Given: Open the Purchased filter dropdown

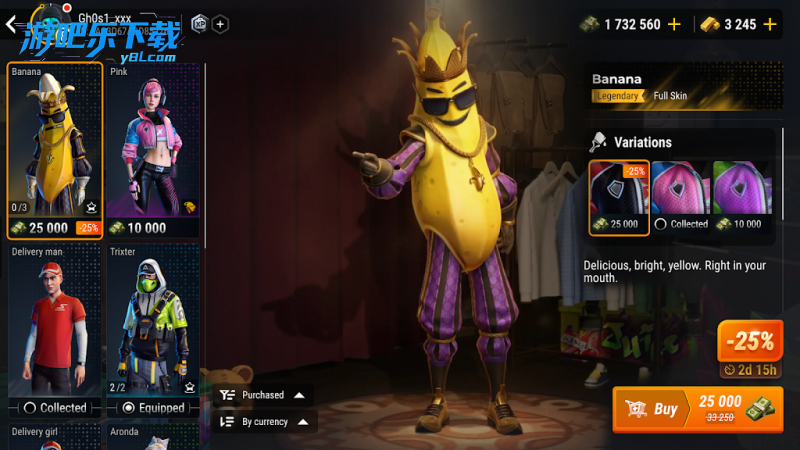Looking at the screenshot, I should click(x=264, y=395).
